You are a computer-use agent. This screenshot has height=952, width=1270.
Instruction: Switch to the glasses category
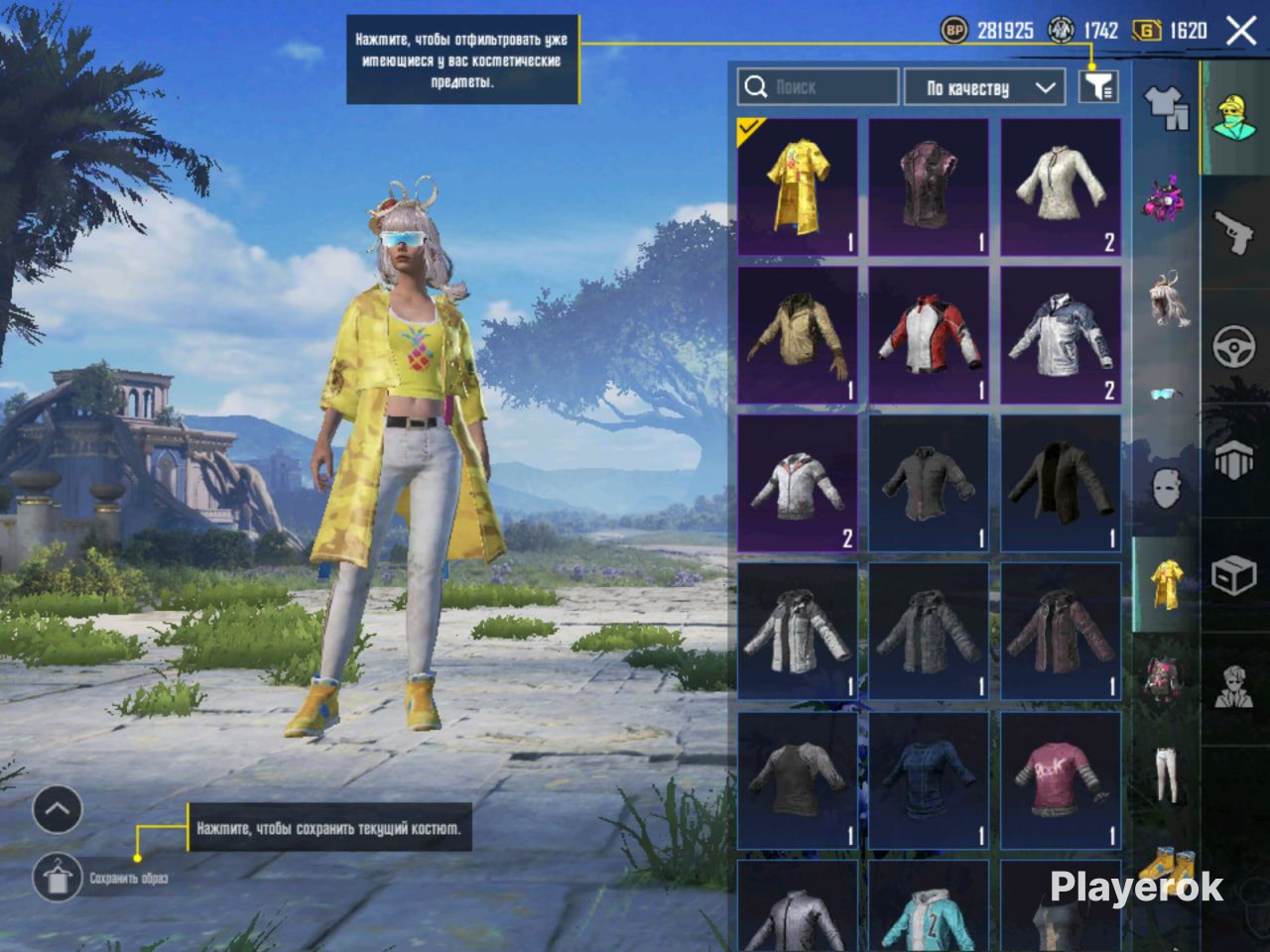tap(1167, 395)
